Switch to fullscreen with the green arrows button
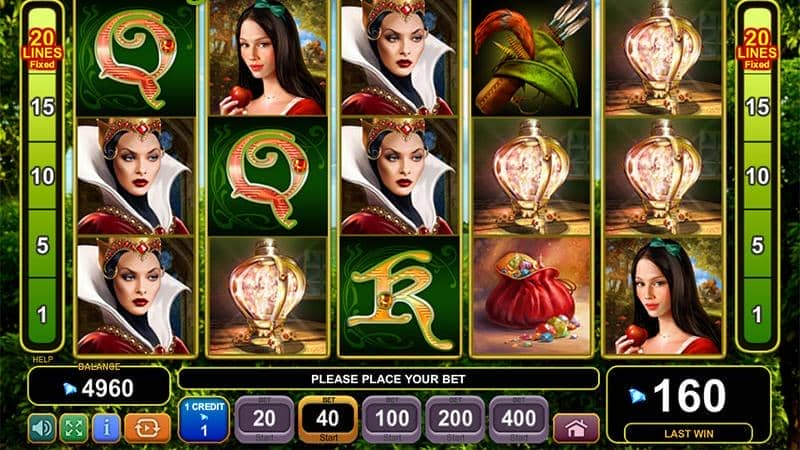Image resolution: width=800 pixels, height=450 pixels. [74, 427]
